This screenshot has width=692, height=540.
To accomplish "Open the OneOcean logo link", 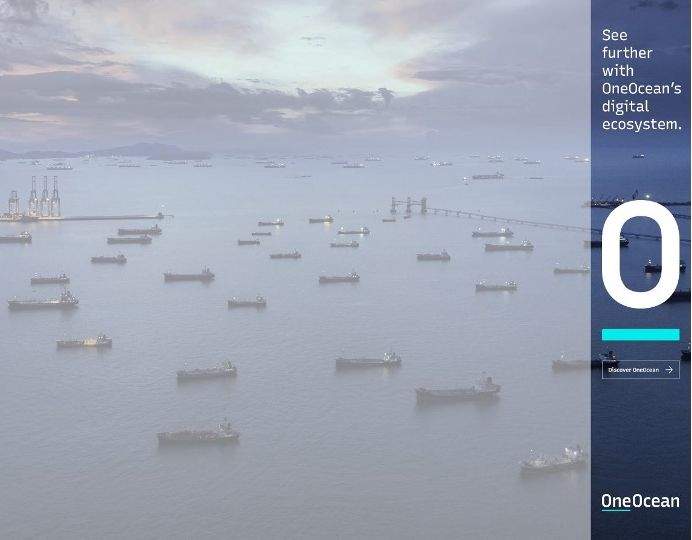I will (x=640, y=501).
